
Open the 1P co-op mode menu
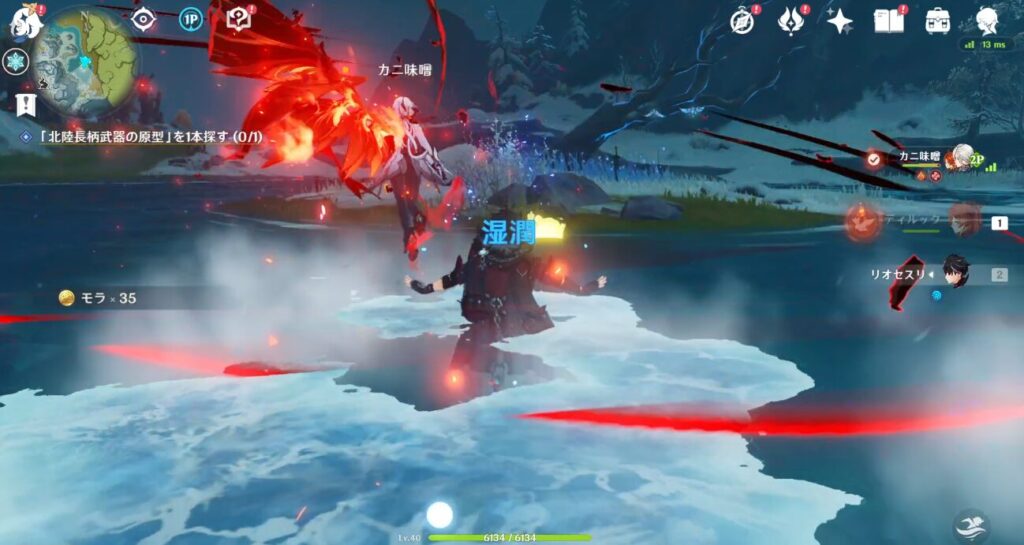click(x=191, y=19)
